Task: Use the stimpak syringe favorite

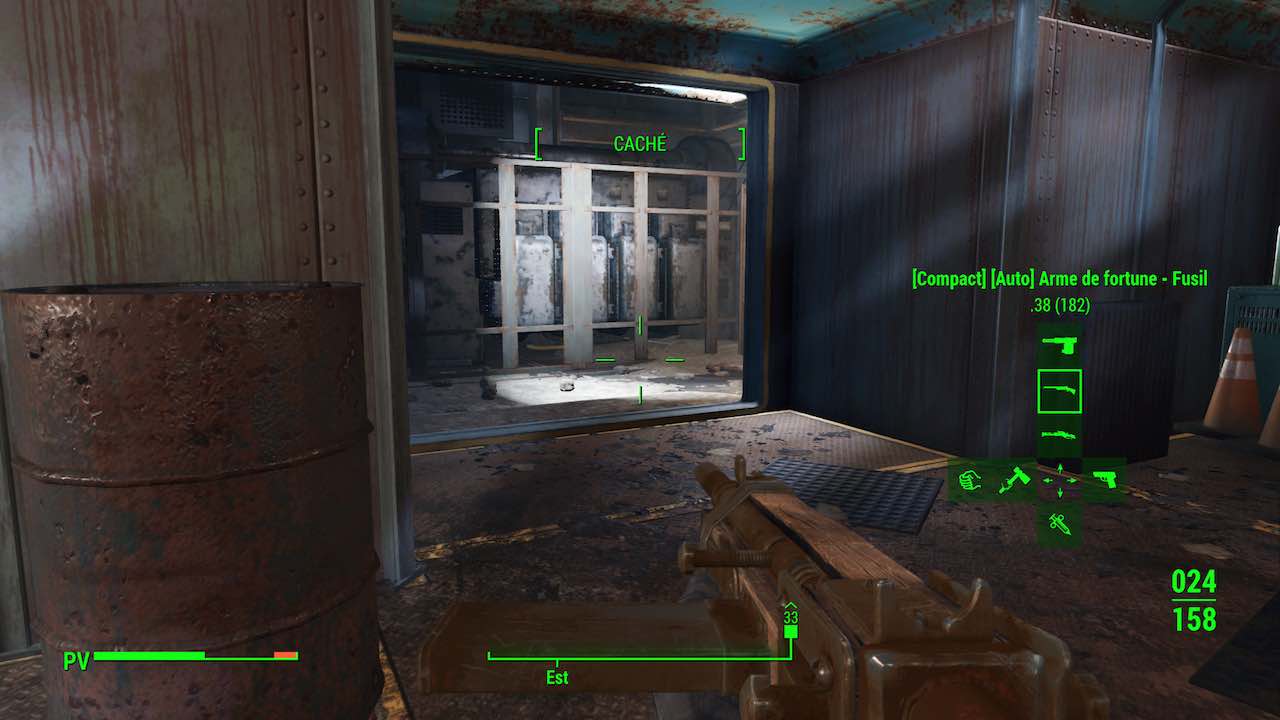Action: point(1059,524)
